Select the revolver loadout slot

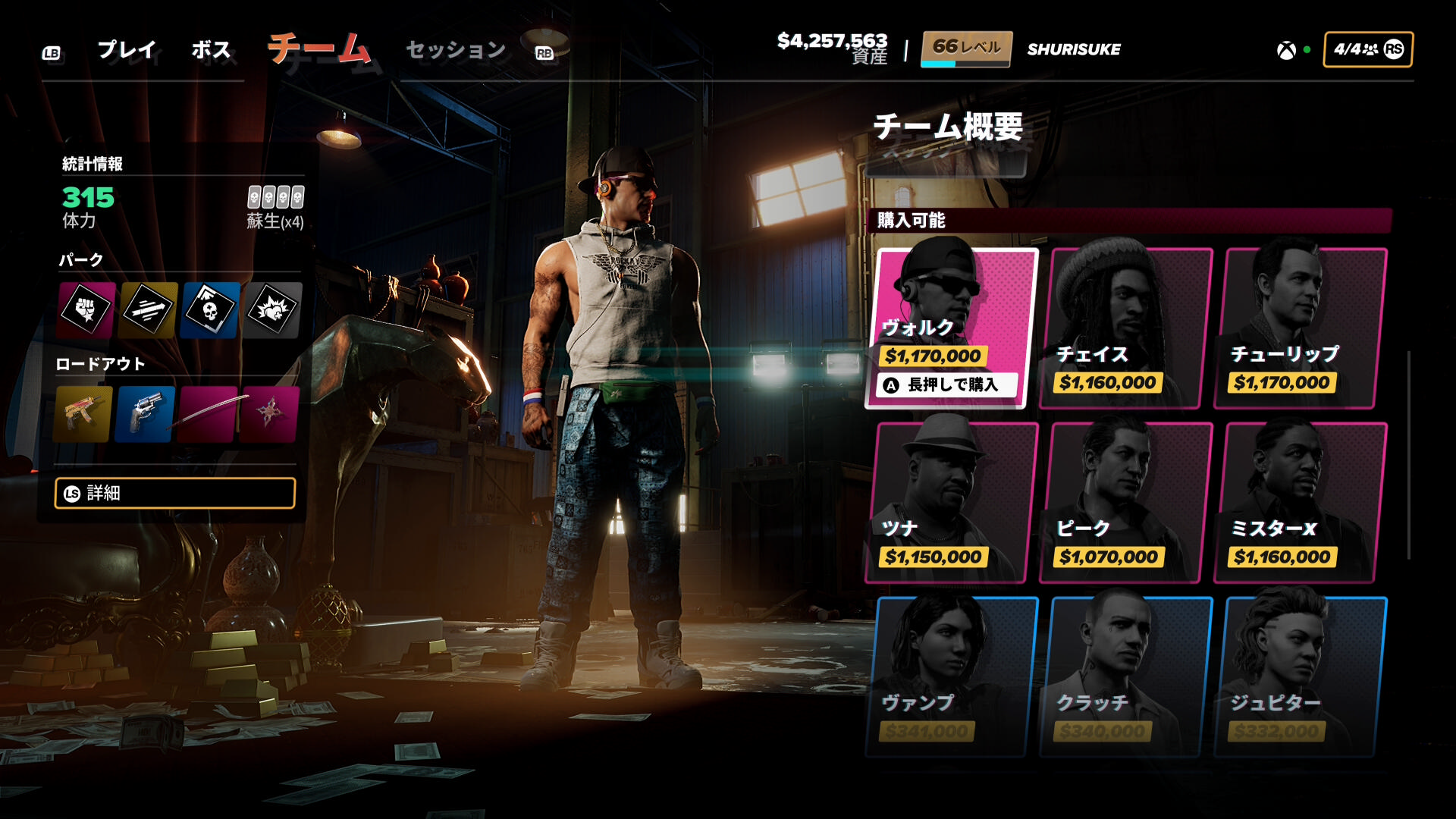[145, 414]
